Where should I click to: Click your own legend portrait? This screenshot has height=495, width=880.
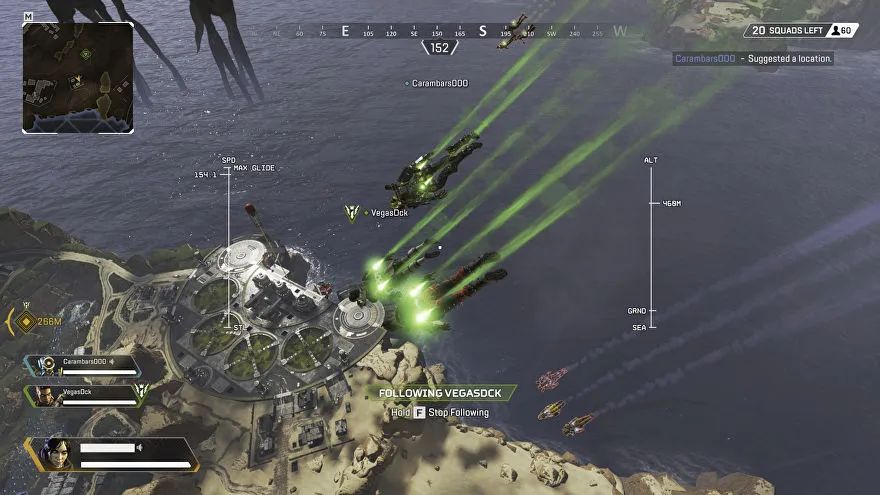[56, 453]
